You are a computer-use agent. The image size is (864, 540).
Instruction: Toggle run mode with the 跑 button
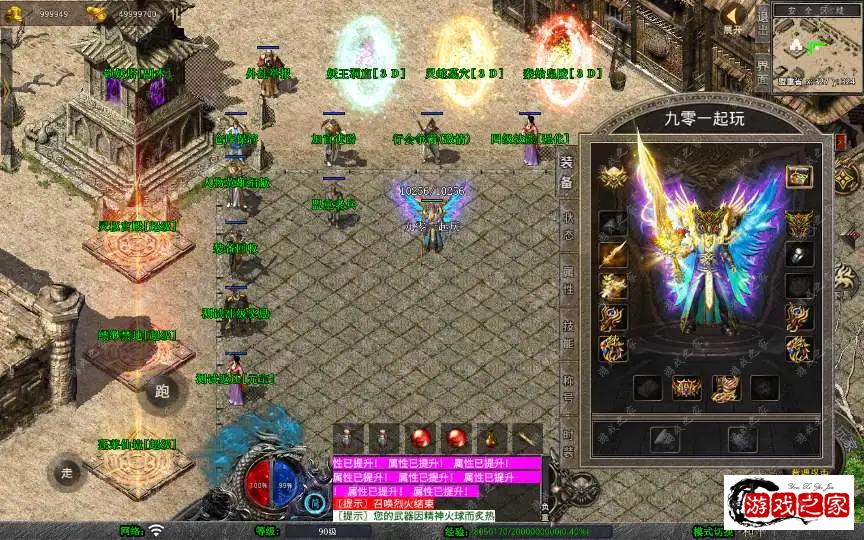[162, 390]
